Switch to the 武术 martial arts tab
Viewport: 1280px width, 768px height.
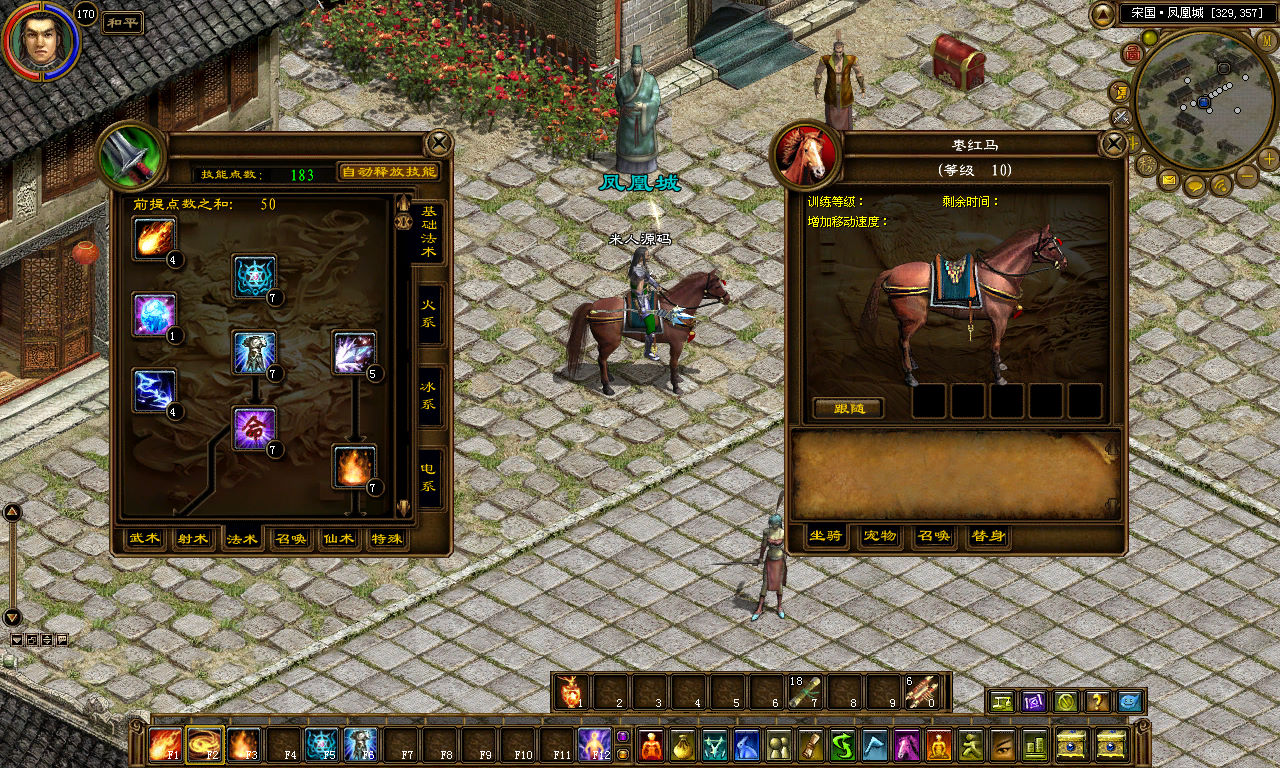tap(145, 539)
